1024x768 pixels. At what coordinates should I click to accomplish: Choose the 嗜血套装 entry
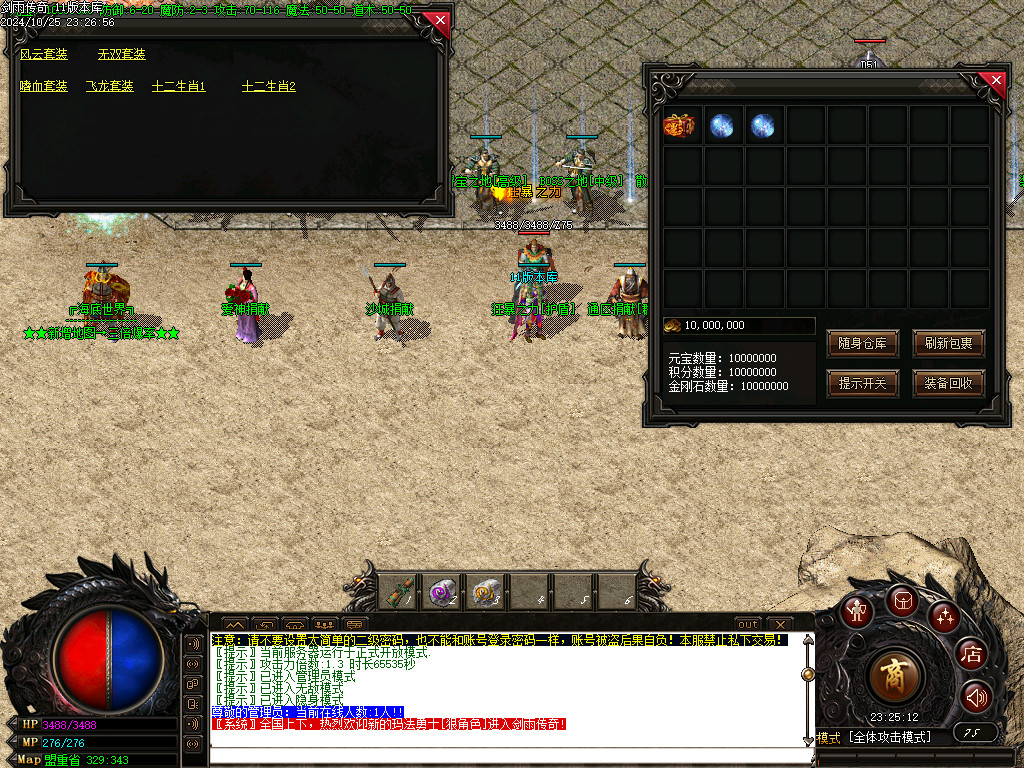pos(44,87)
